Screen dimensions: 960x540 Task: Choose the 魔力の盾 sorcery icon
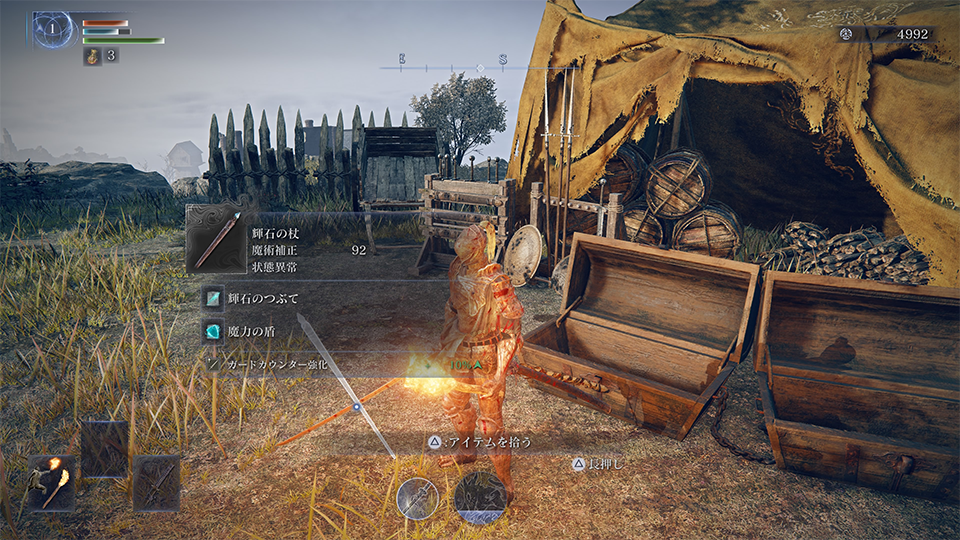(x=213, y=331)
